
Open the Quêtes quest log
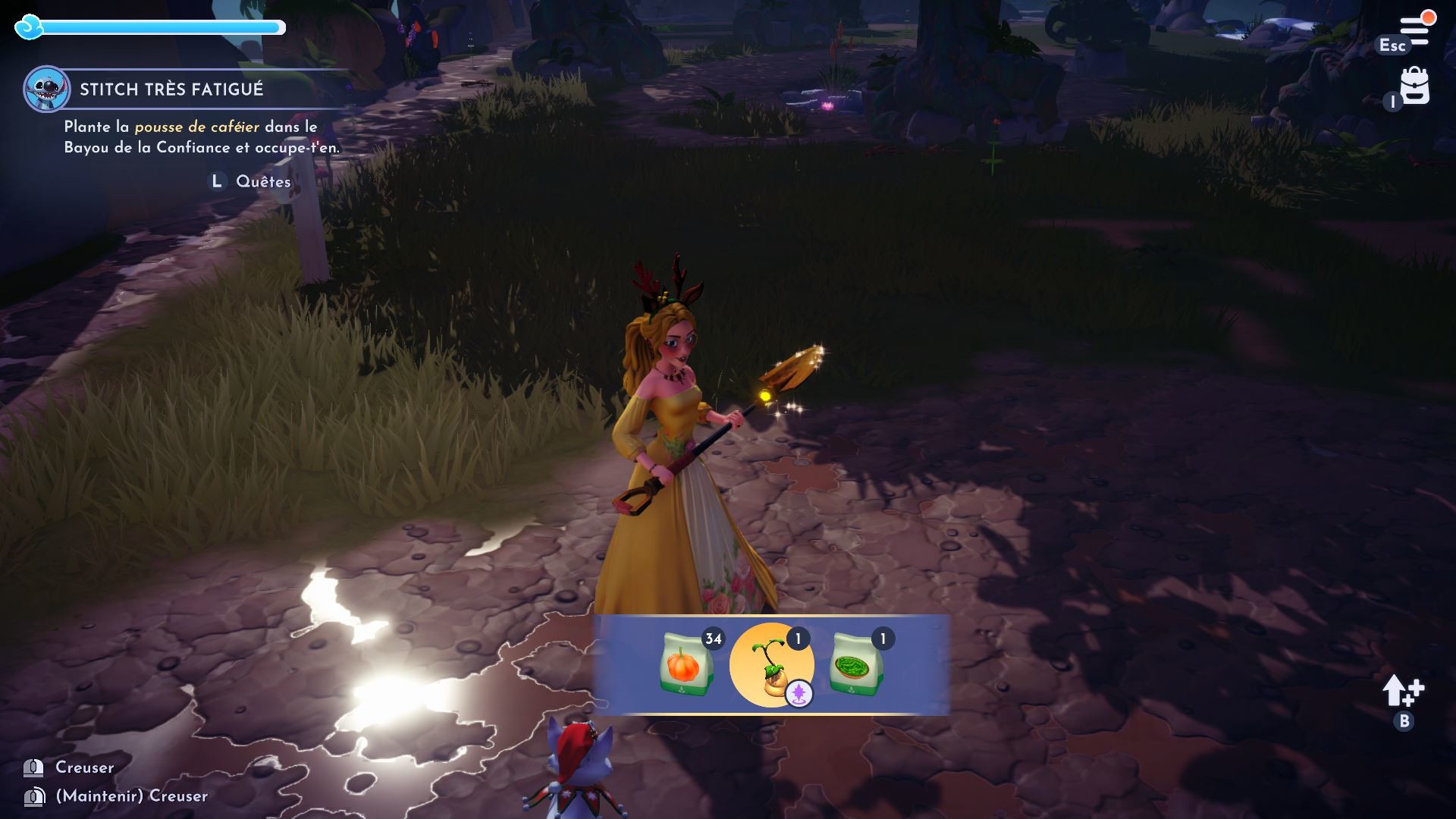262,182
